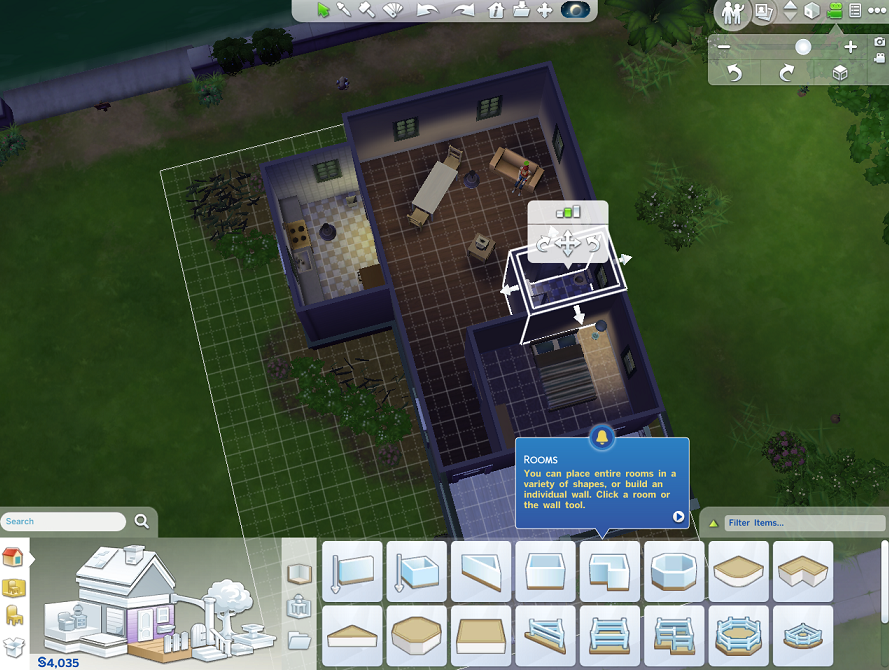Undo the last build action

point(428,10)
